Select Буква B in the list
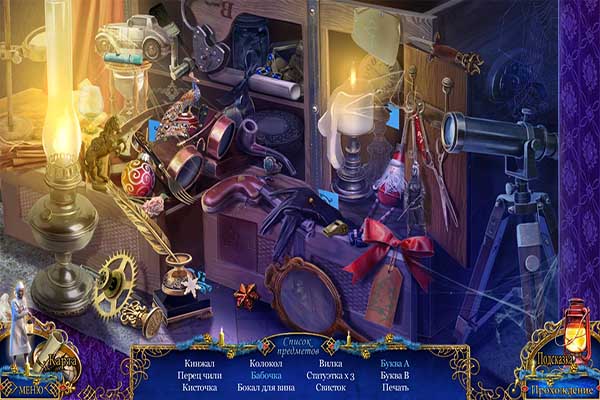Image resolution: width=600 pixels, height=400 pixels. [395, 375]
